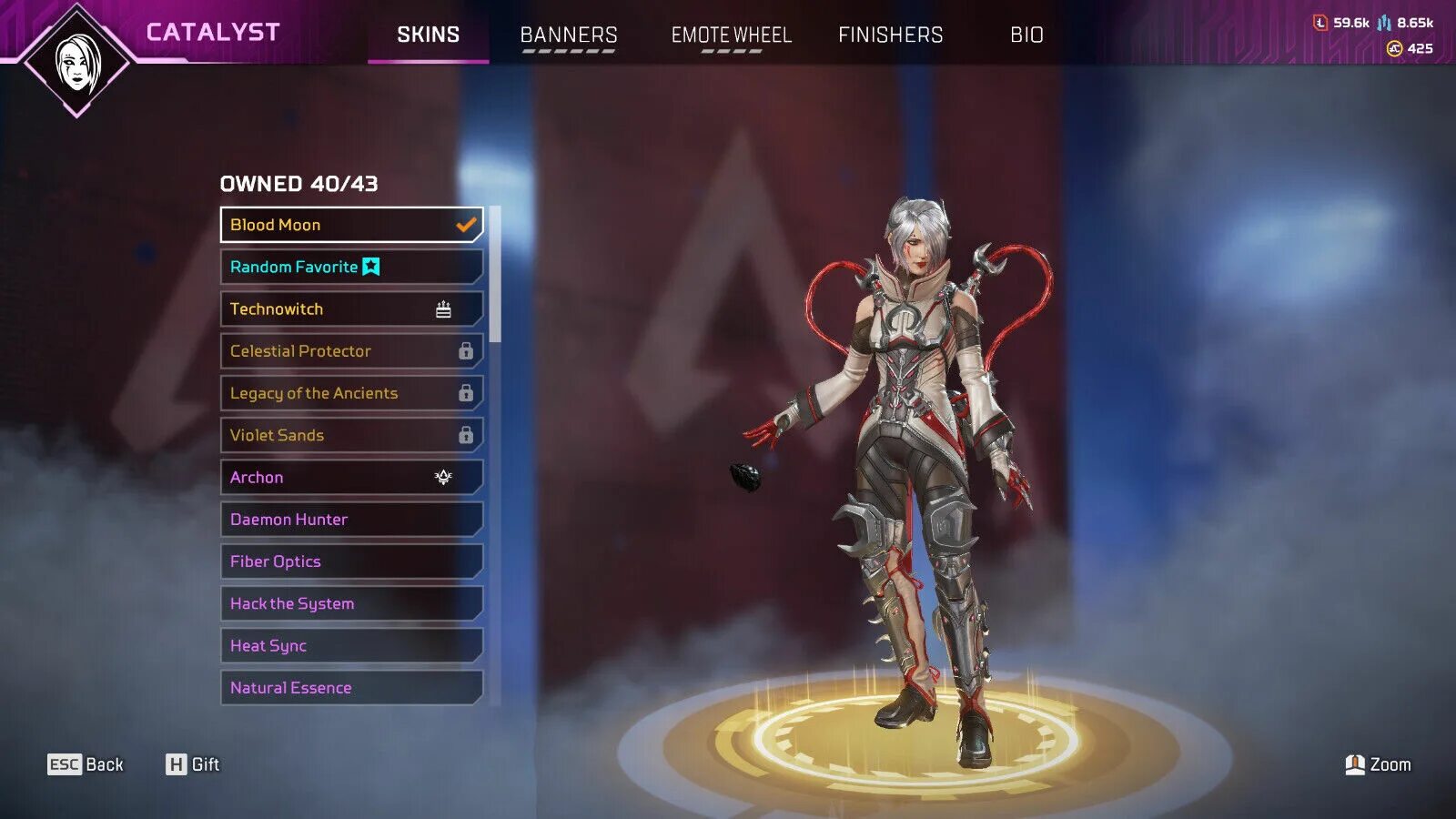
Task: Choose the Random Favorite option
Action: click(351, 267)
